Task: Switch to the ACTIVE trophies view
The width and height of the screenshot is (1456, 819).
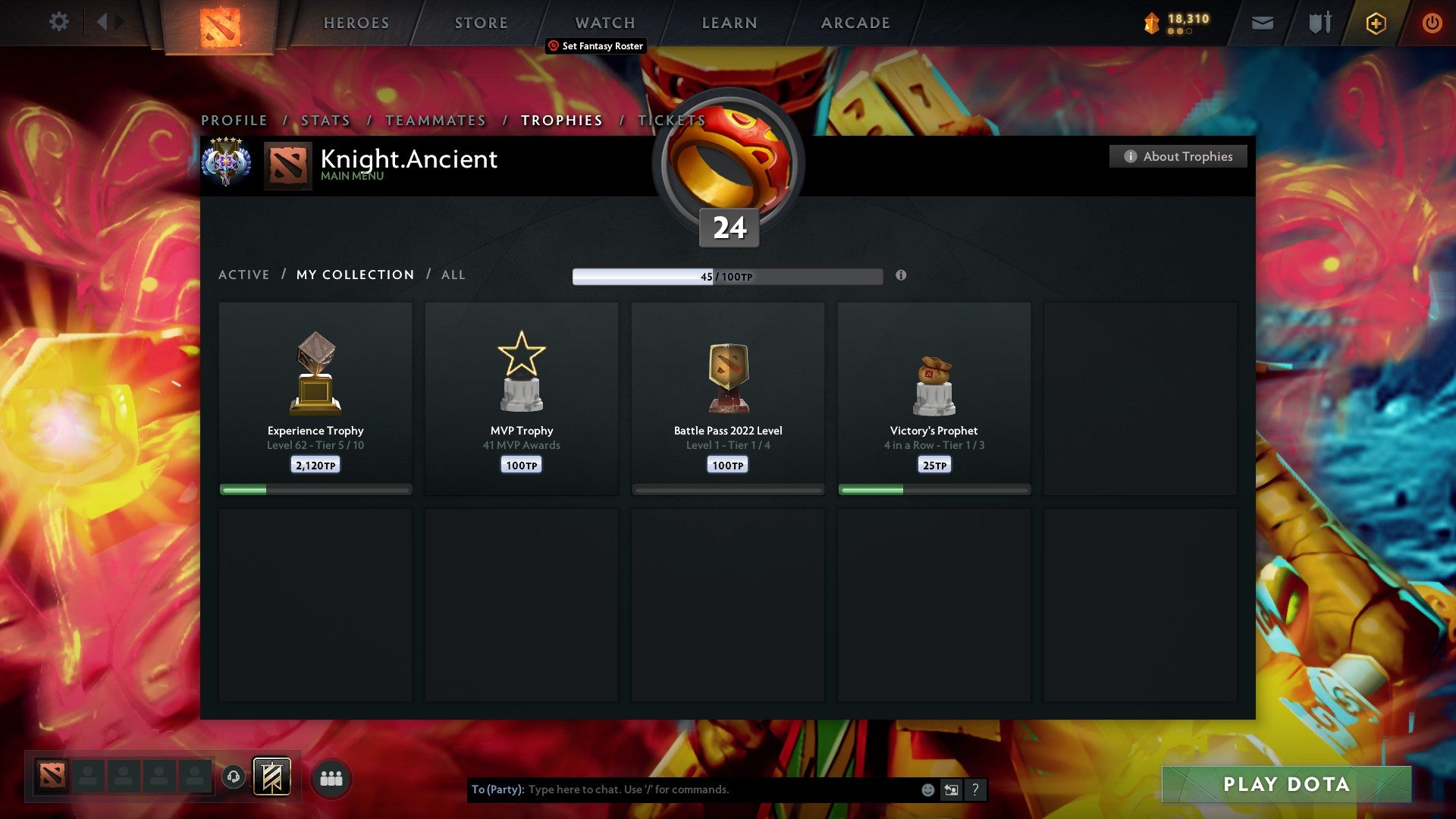Action: (244, 275)
